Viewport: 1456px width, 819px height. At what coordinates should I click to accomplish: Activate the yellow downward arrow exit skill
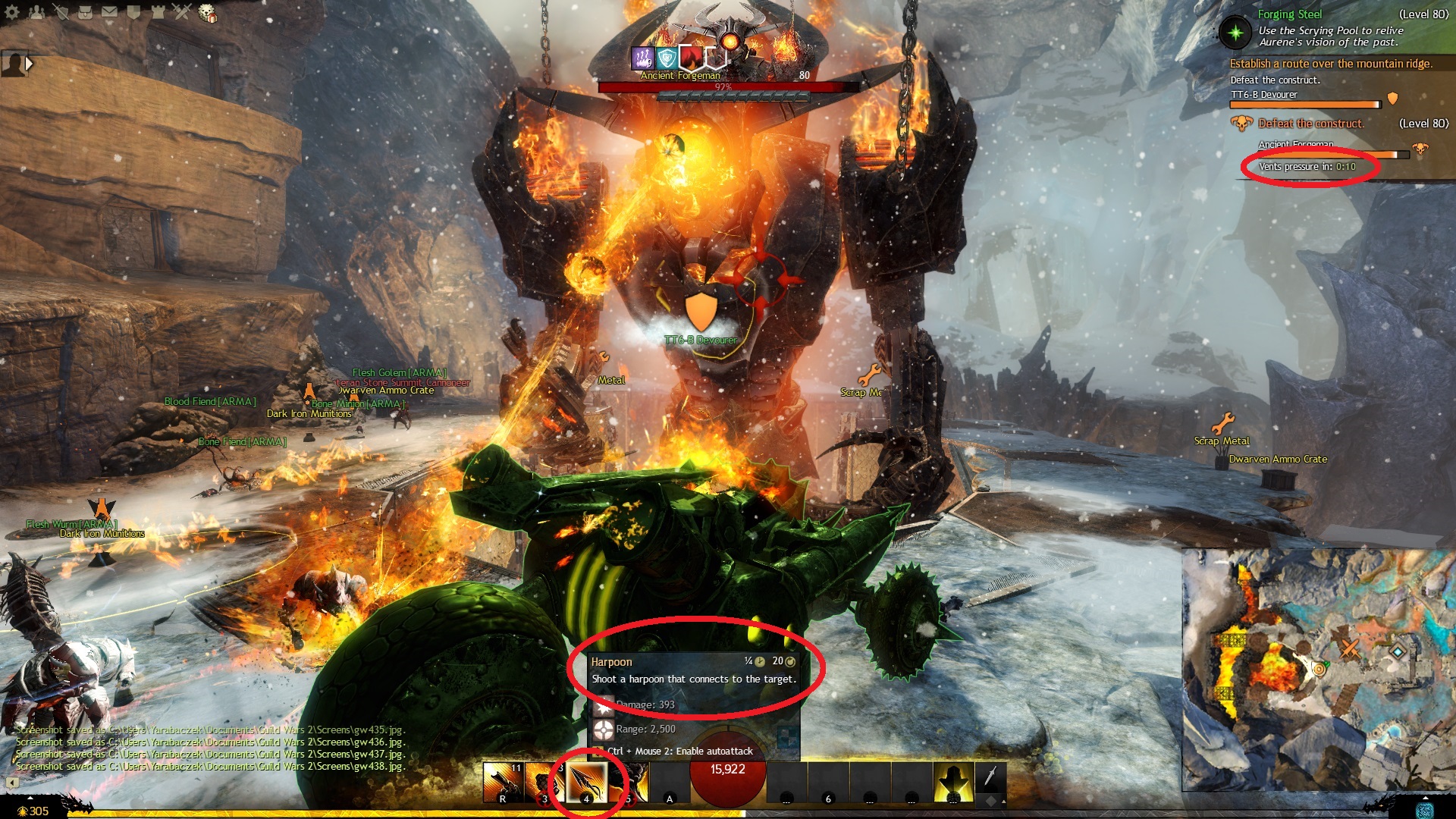point(953,783)
